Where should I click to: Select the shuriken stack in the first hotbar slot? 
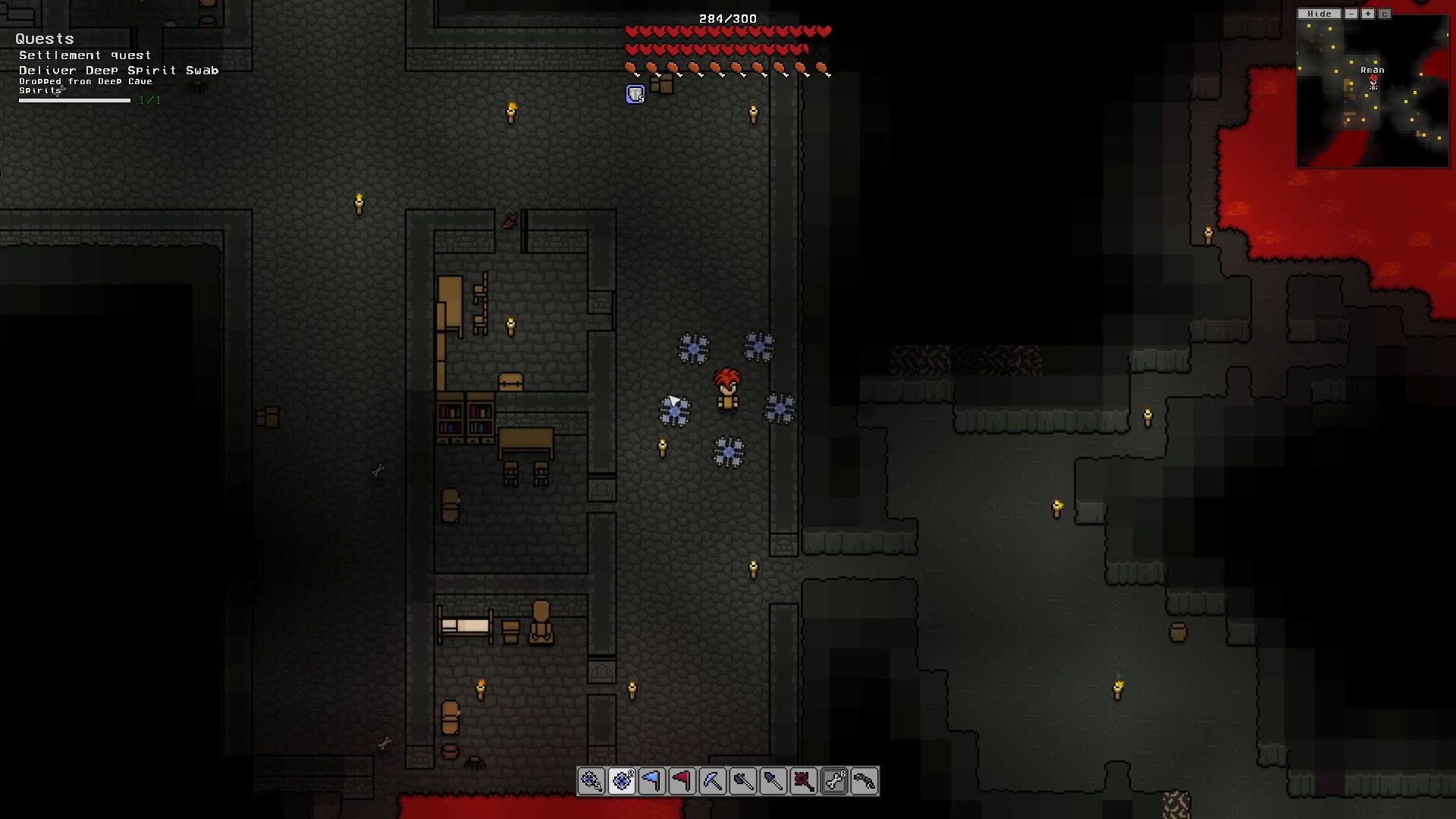point(592,782)
